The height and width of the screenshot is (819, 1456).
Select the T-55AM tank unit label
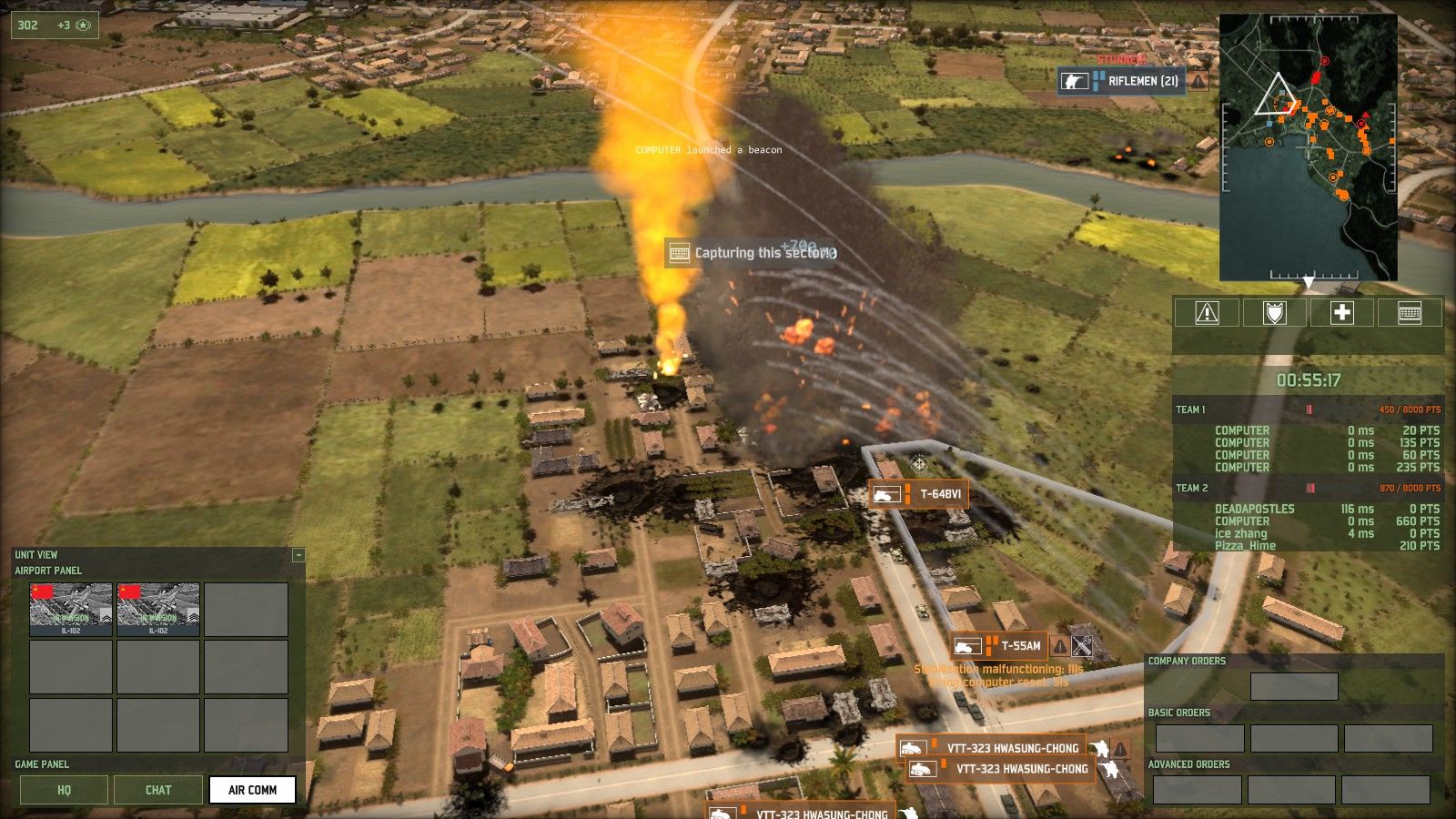tap(999, 646)
